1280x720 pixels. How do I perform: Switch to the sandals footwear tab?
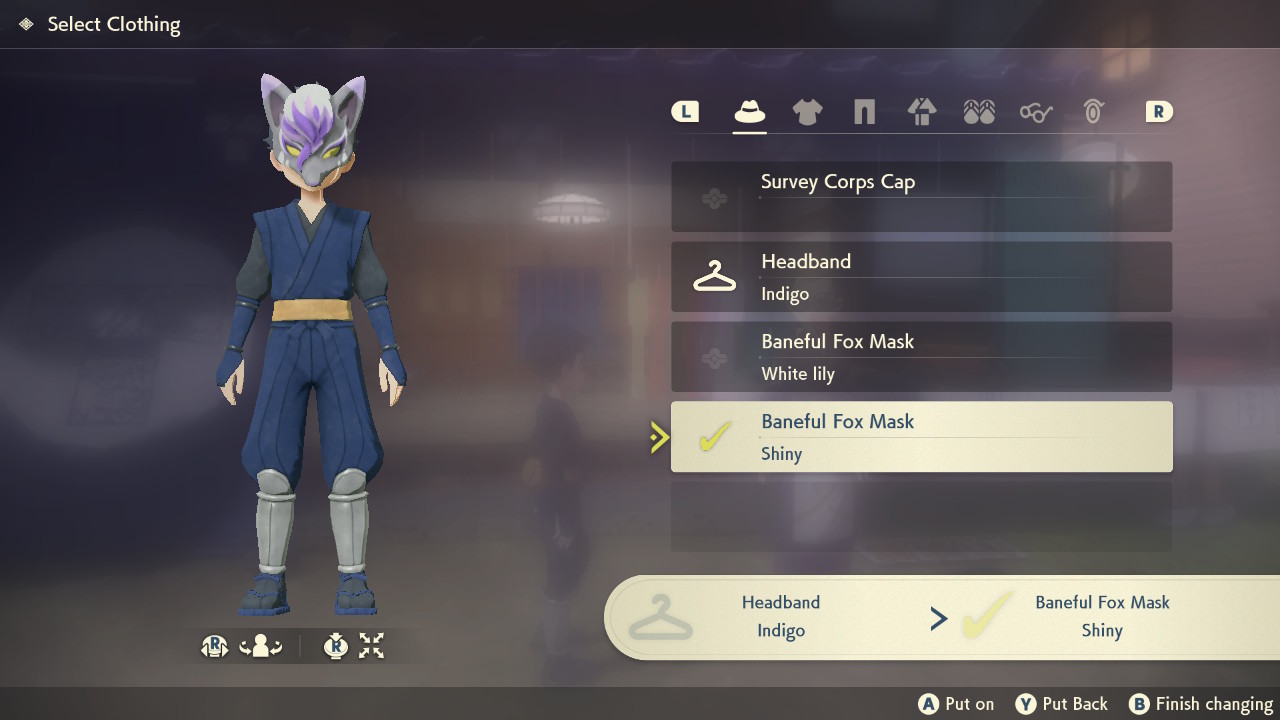(x=979, y=112)
